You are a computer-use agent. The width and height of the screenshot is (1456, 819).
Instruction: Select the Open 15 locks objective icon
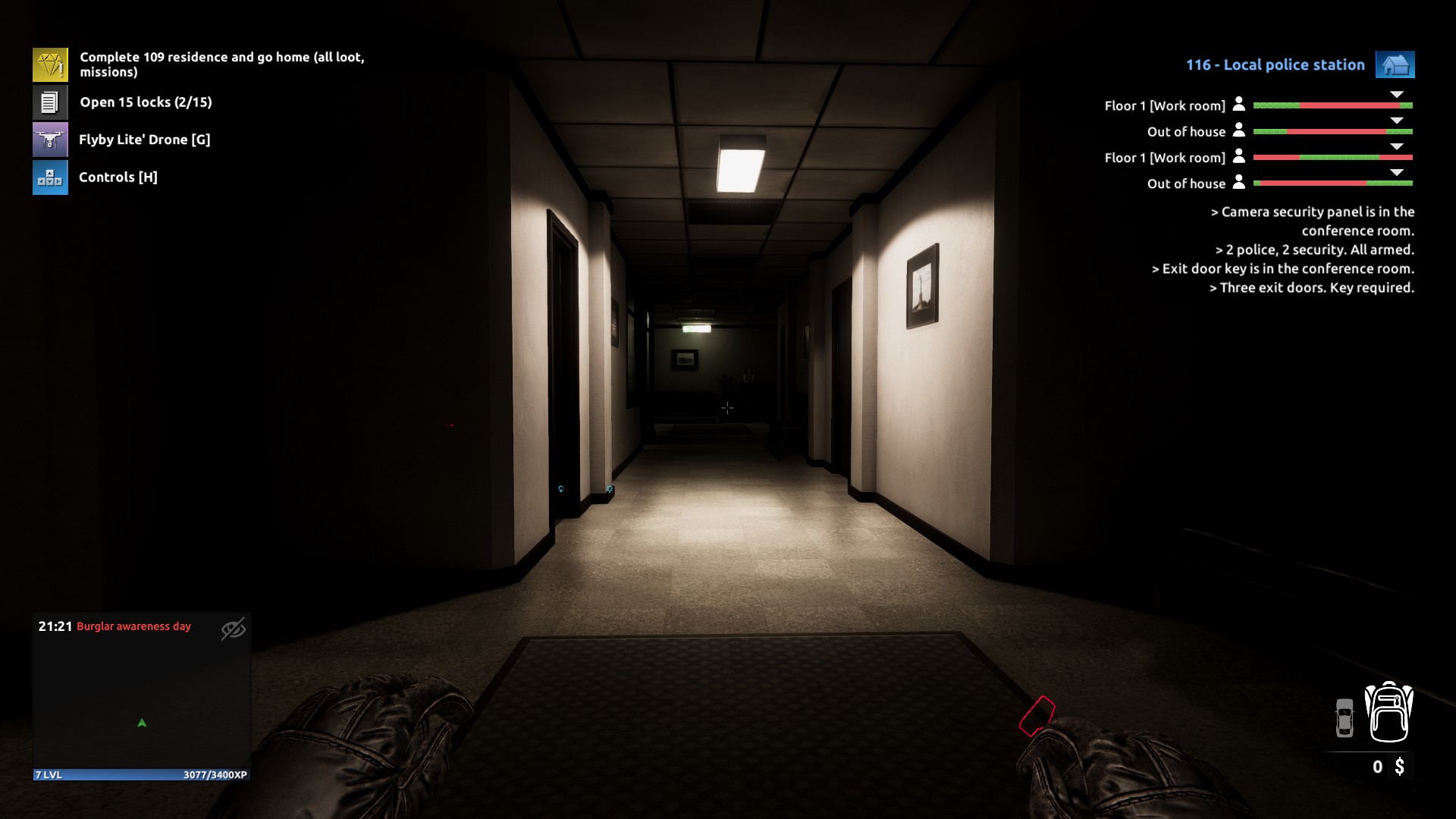(49, 101)
